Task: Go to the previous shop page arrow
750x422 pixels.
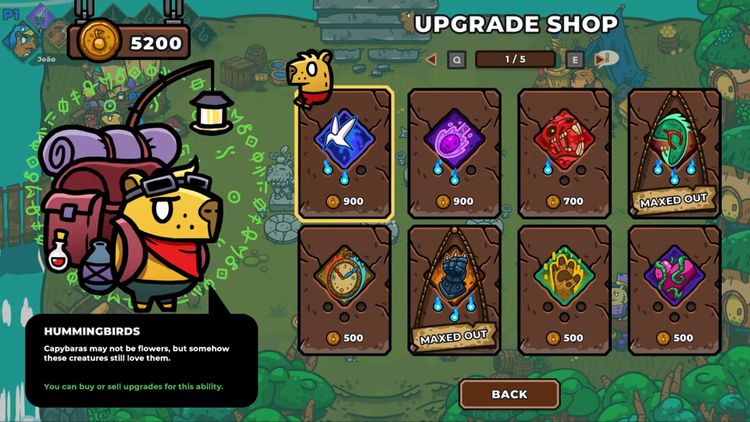Action: [431, 59]
